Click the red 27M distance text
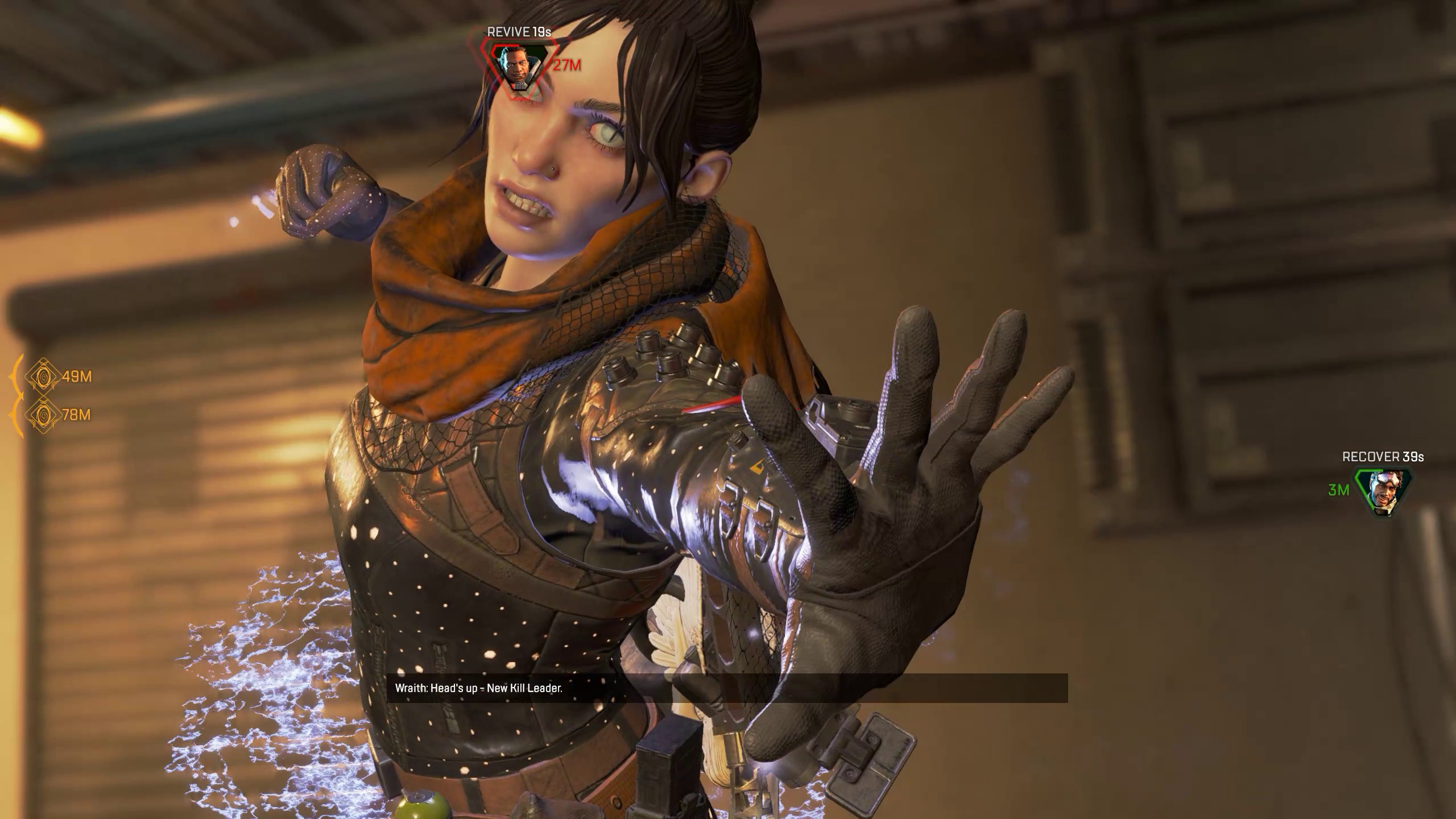Viewport: 1456px width, 819px height. [566, 64]
